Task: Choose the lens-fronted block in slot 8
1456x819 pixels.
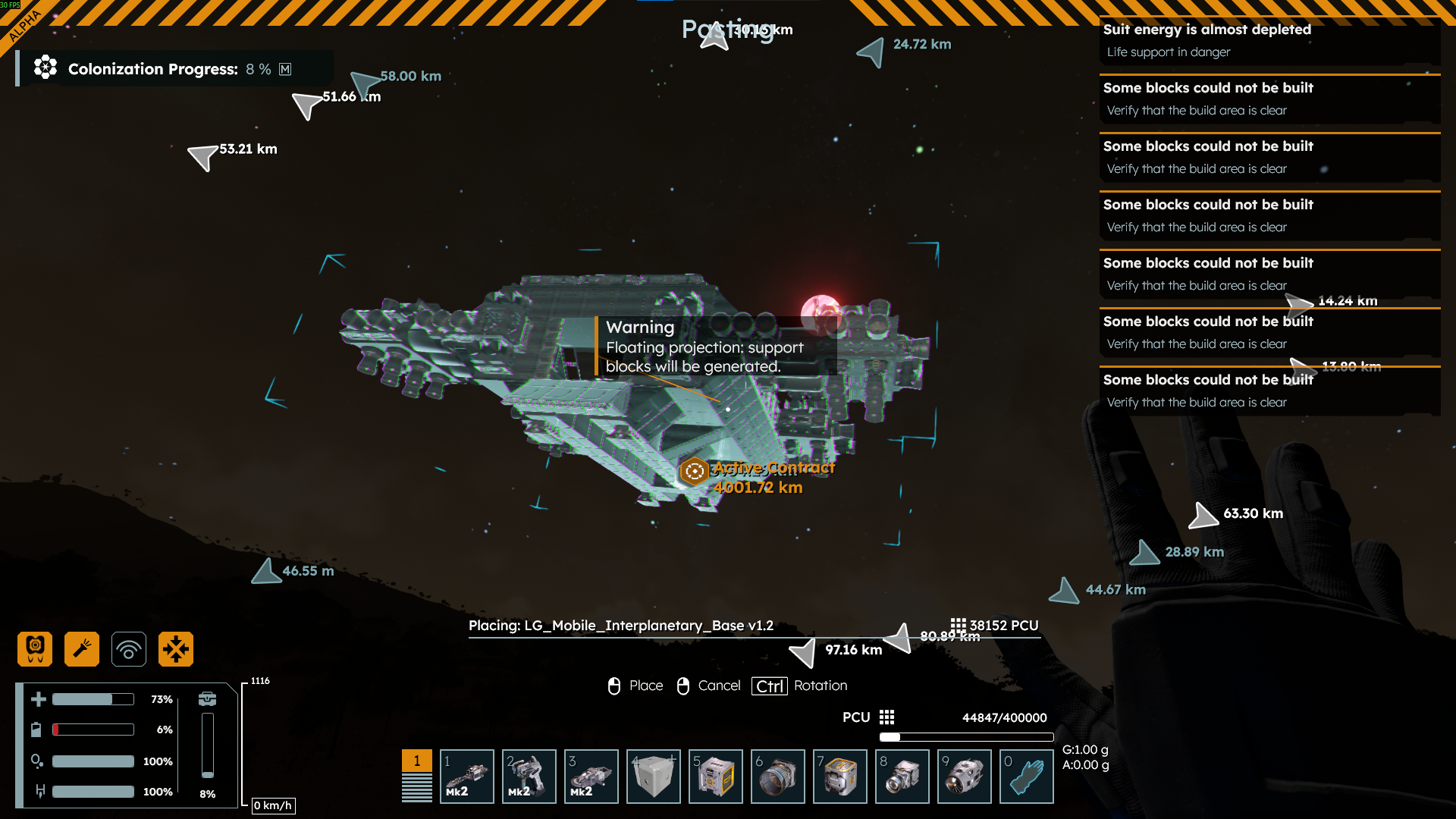Action: pyautogui.click(x=902, y=776)
